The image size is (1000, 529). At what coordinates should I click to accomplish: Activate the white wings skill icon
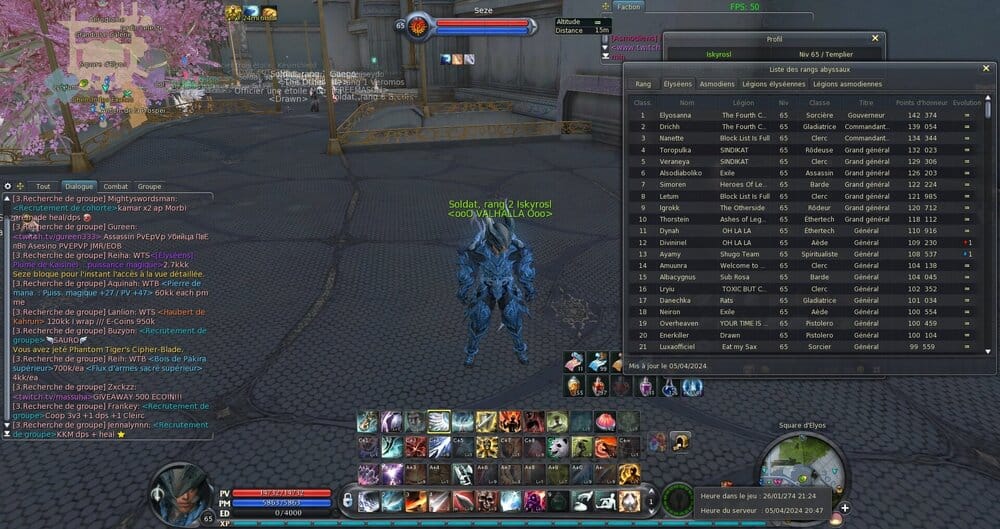point(437,421)
